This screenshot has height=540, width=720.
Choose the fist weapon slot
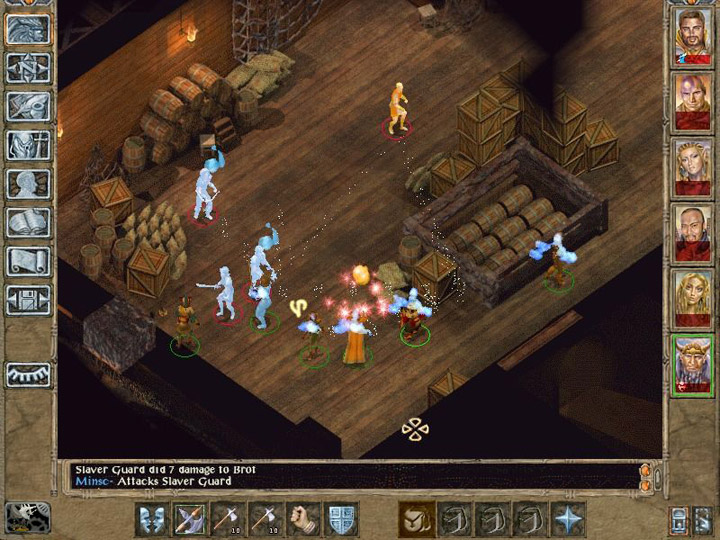pos(304,519)
